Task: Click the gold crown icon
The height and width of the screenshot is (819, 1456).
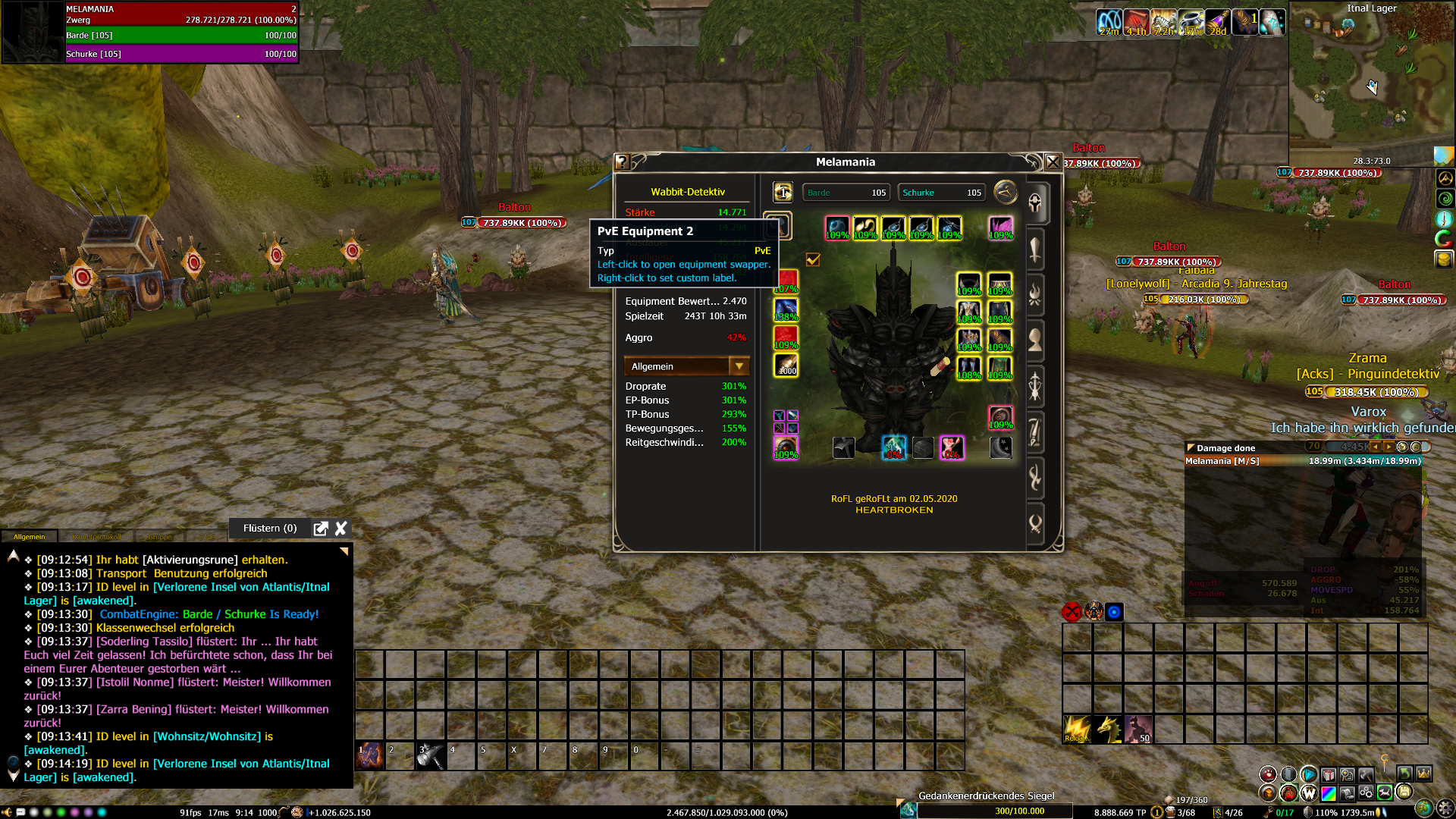Action: [x=1424, y=774]
